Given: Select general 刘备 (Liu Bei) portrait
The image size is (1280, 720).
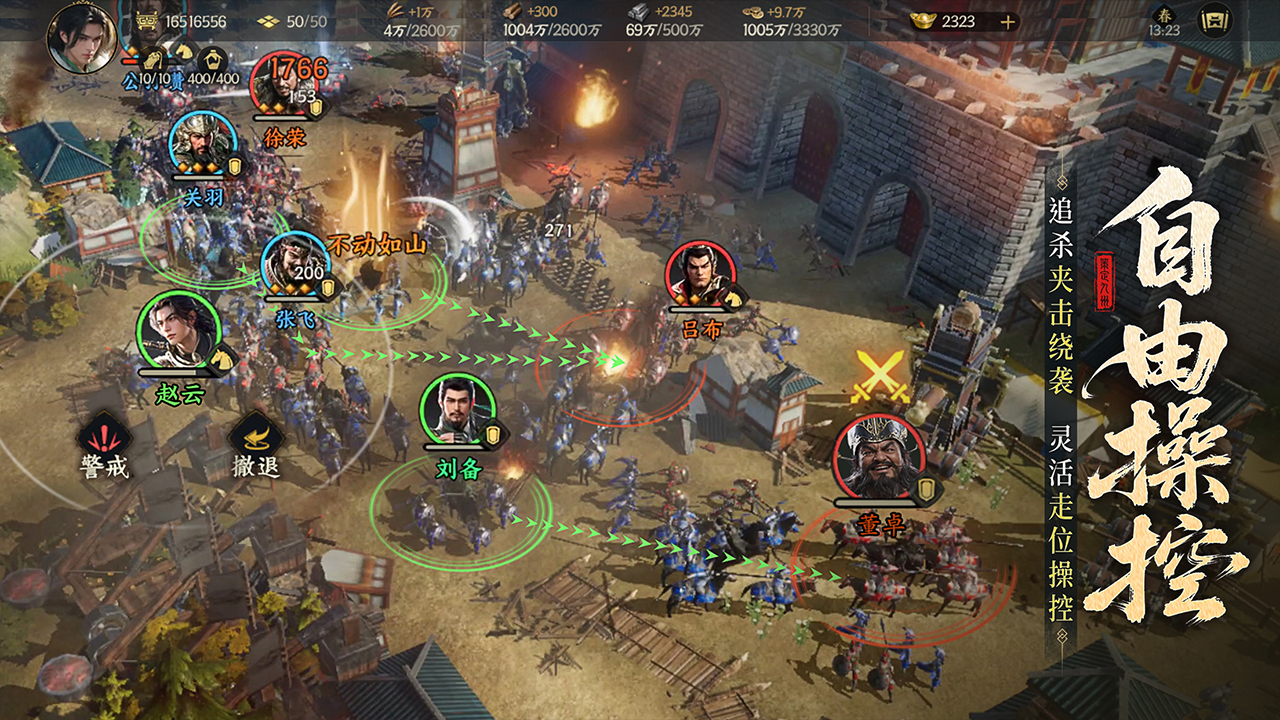Looking at the screenshot, I should pos(457,411).
